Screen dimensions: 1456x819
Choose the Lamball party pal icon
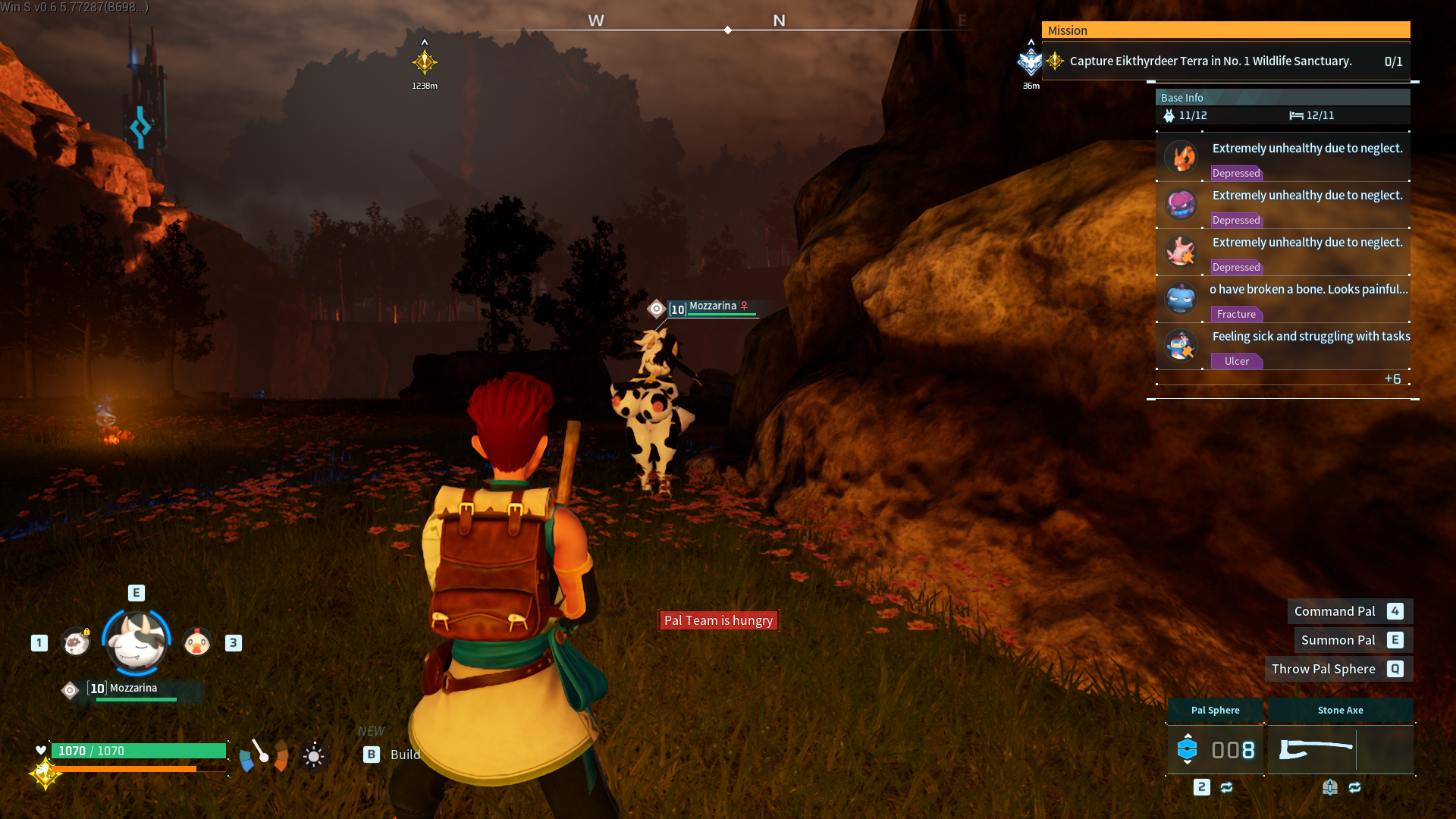[x=76, y=642]
